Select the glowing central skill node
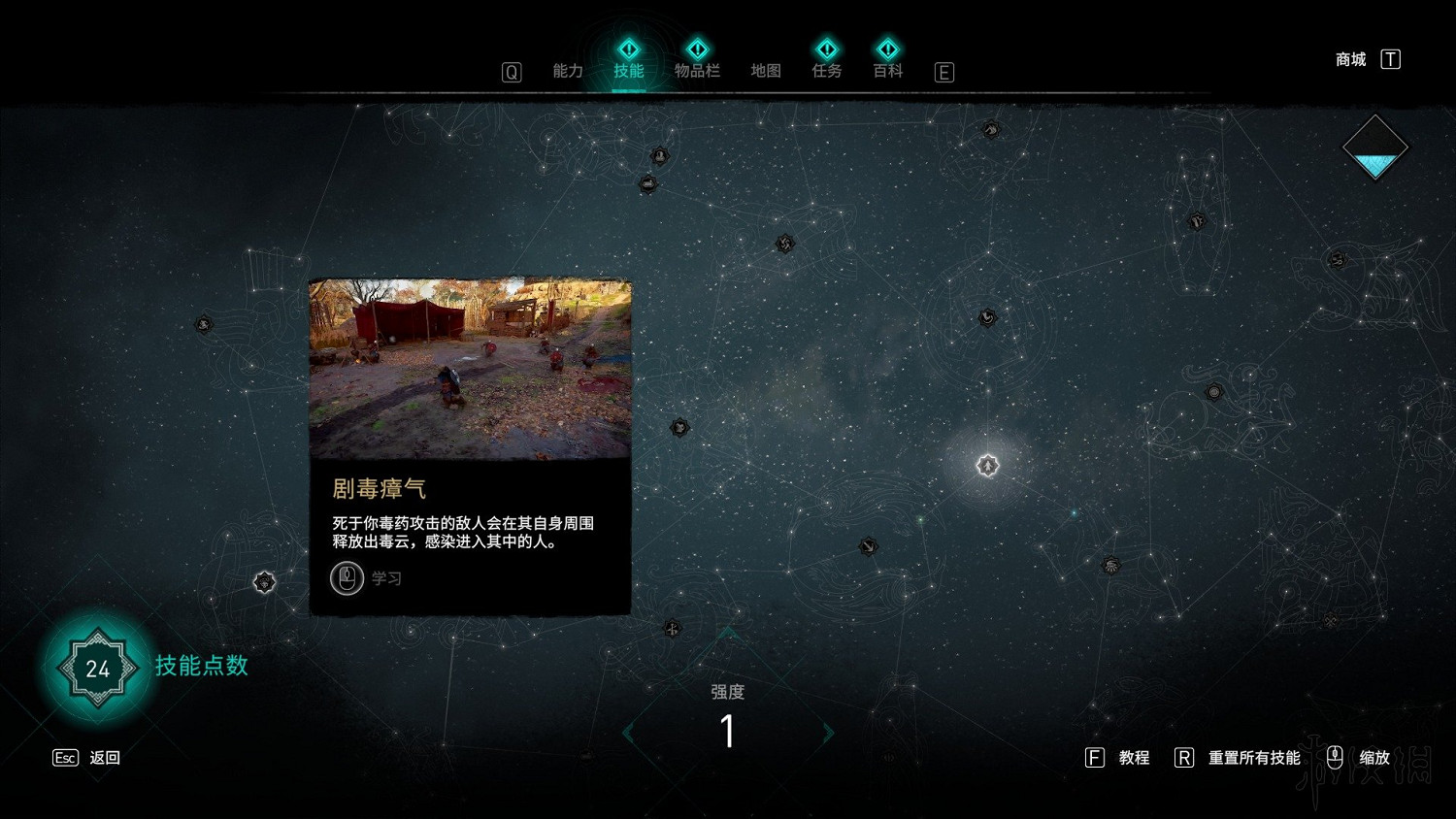 click(x=987, y=466)
